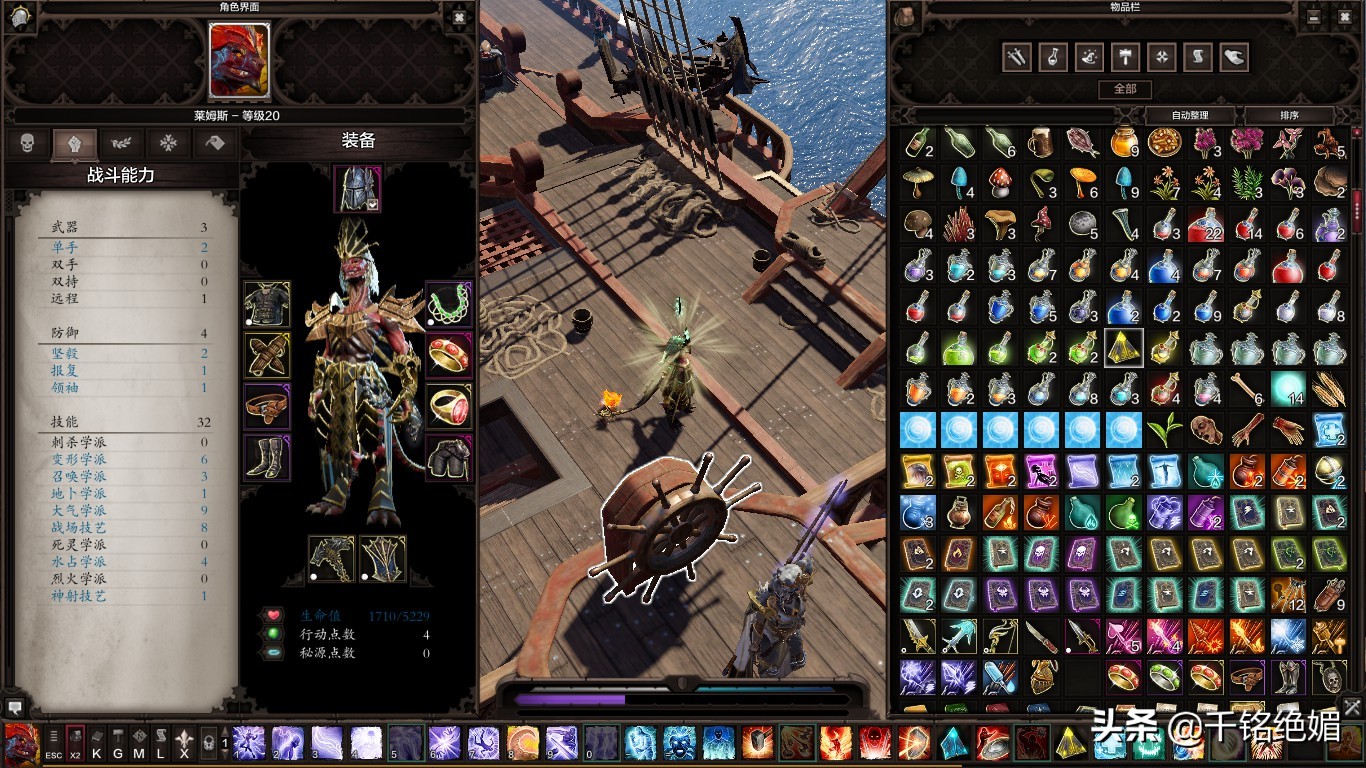Select the hammer filter icon in inventory
The width and height of the screenshot is (1366, 768).
click(1125, 57)
